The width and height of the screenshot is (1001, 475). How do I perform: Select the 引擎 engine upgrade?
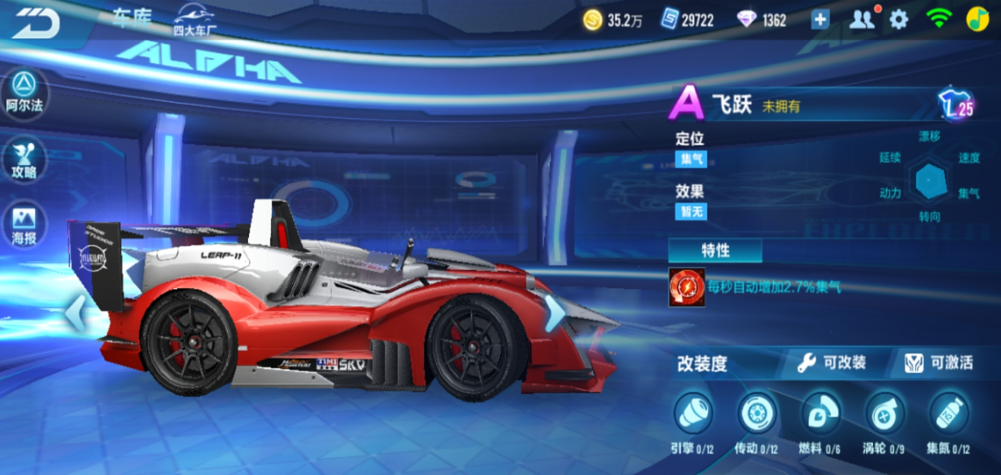click(692, 413)
